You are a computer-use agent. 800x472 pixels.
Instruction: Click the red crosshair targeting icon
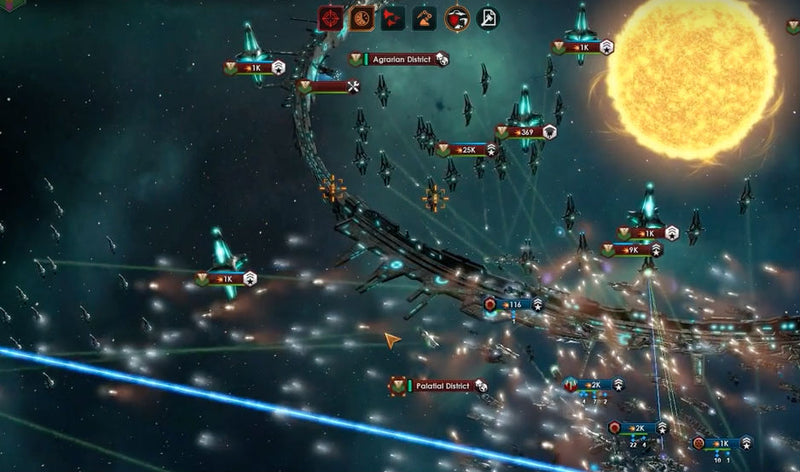pos(330,17)
